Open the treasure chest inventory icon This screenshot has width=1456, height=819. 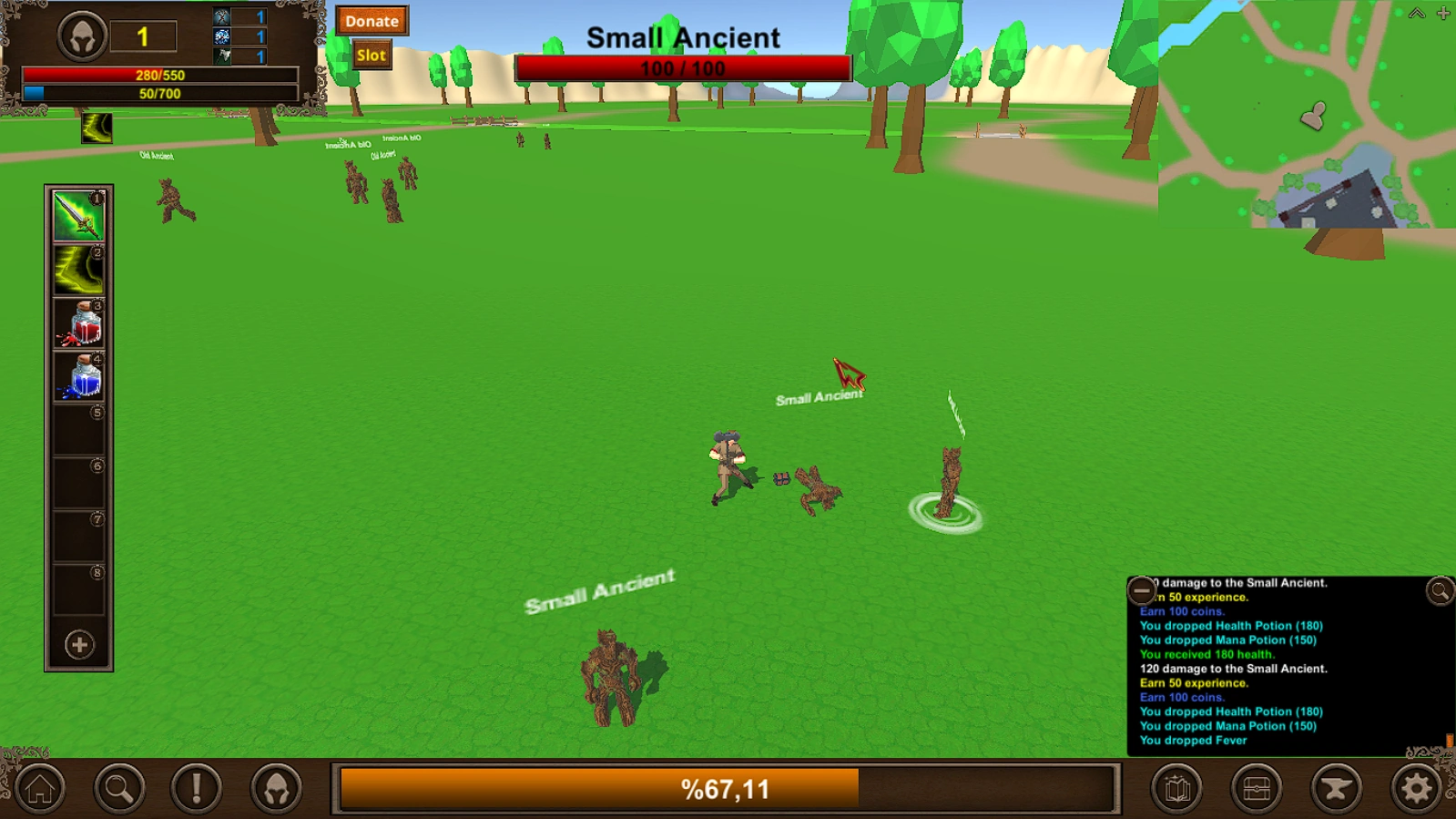point(1257,789)
